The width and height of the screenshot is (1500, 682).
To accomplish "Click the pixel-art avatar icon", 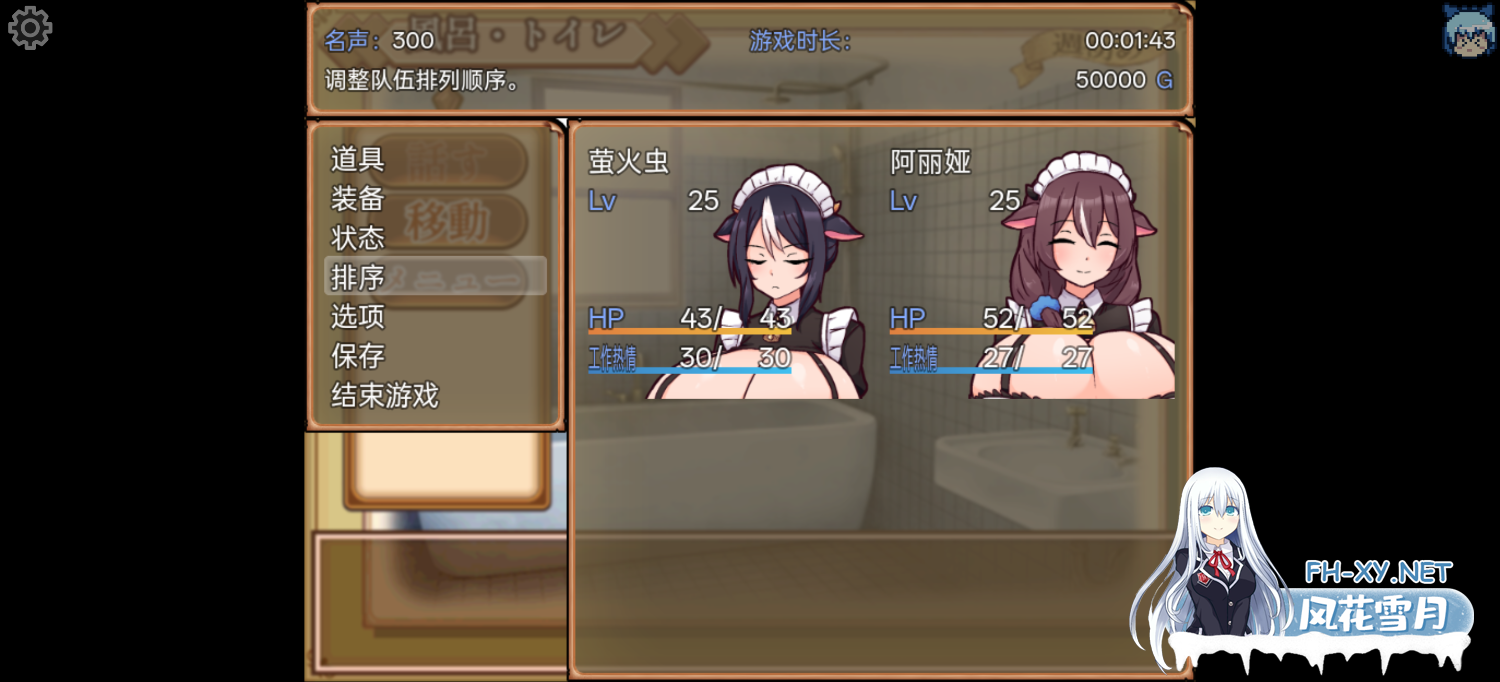I will point(1468,30).
